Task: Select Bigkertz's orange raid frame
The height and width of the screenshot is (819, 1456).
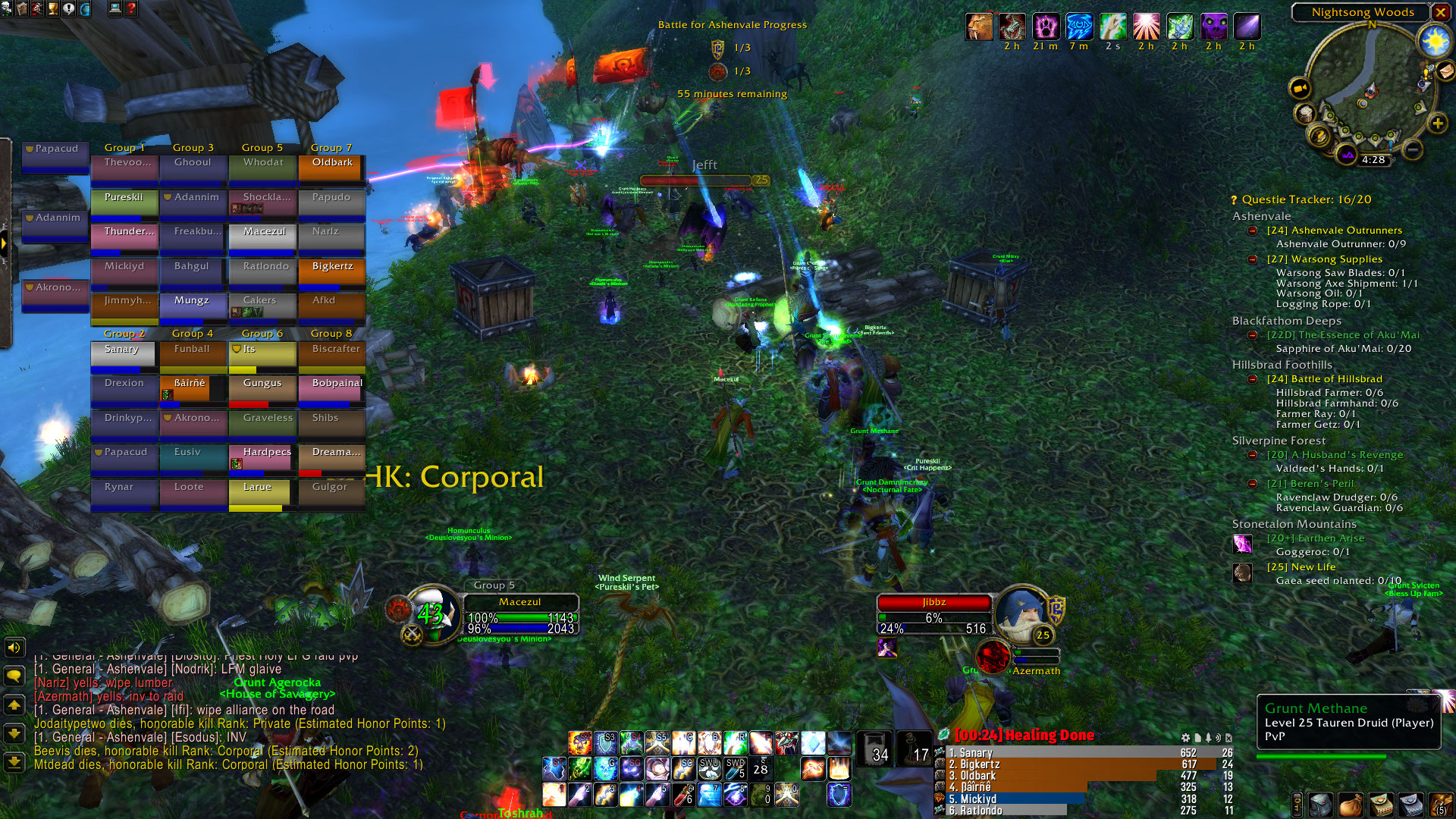Action: (332, 272)
